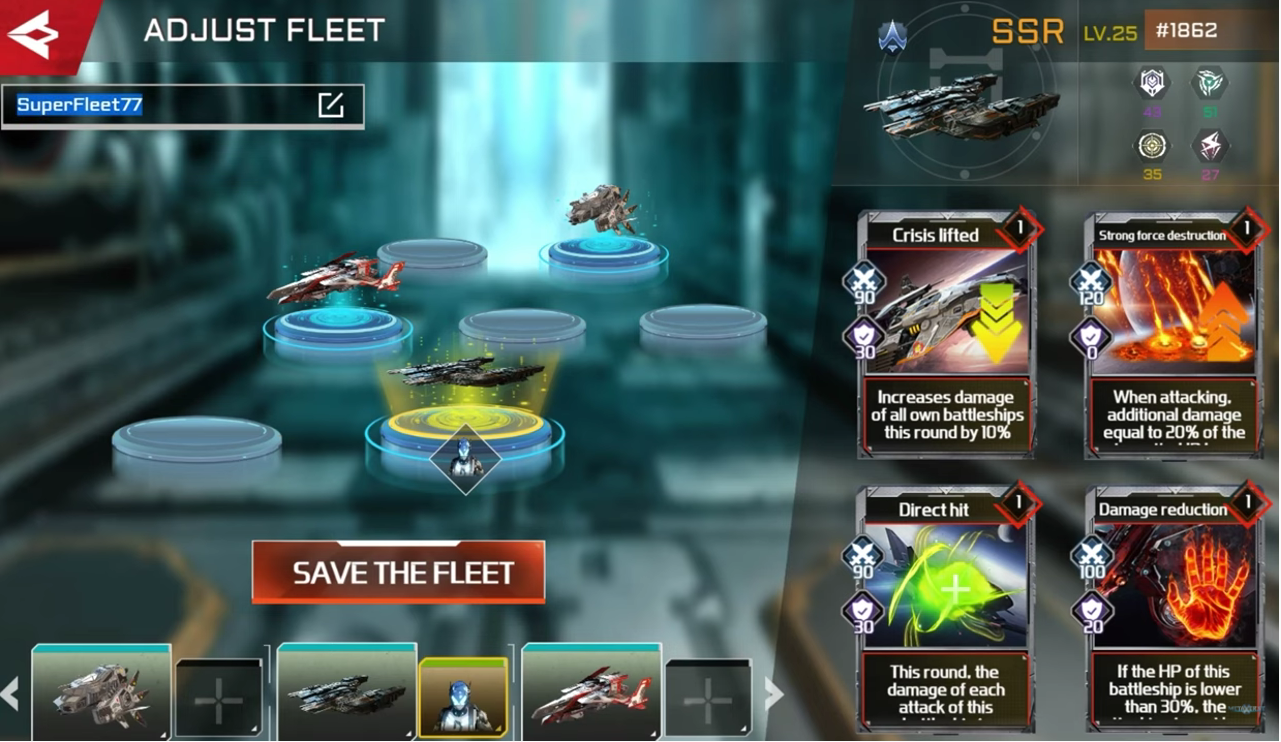Viewport: 1281px width, 742px height.
Task: Select the blue-haired pilot portrait
Action: pyautogui.click(x=463, y=696)
